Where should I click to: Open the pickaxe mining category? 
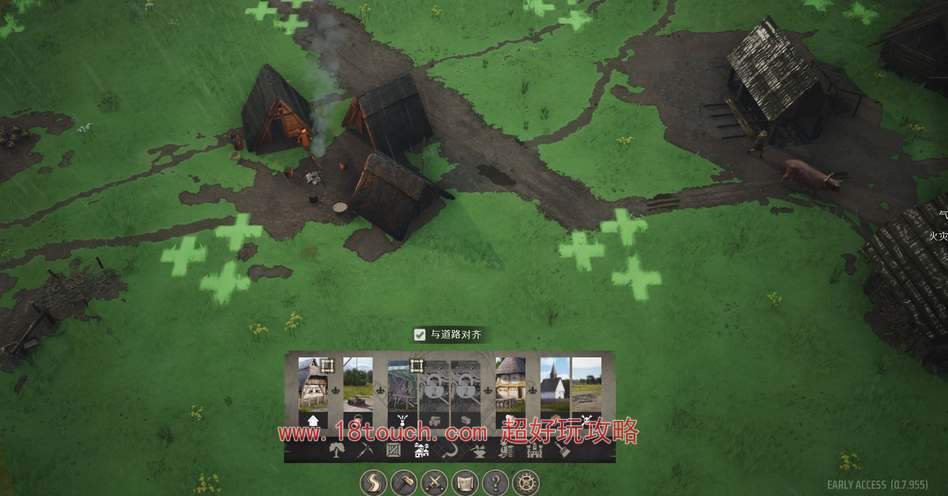365,451
